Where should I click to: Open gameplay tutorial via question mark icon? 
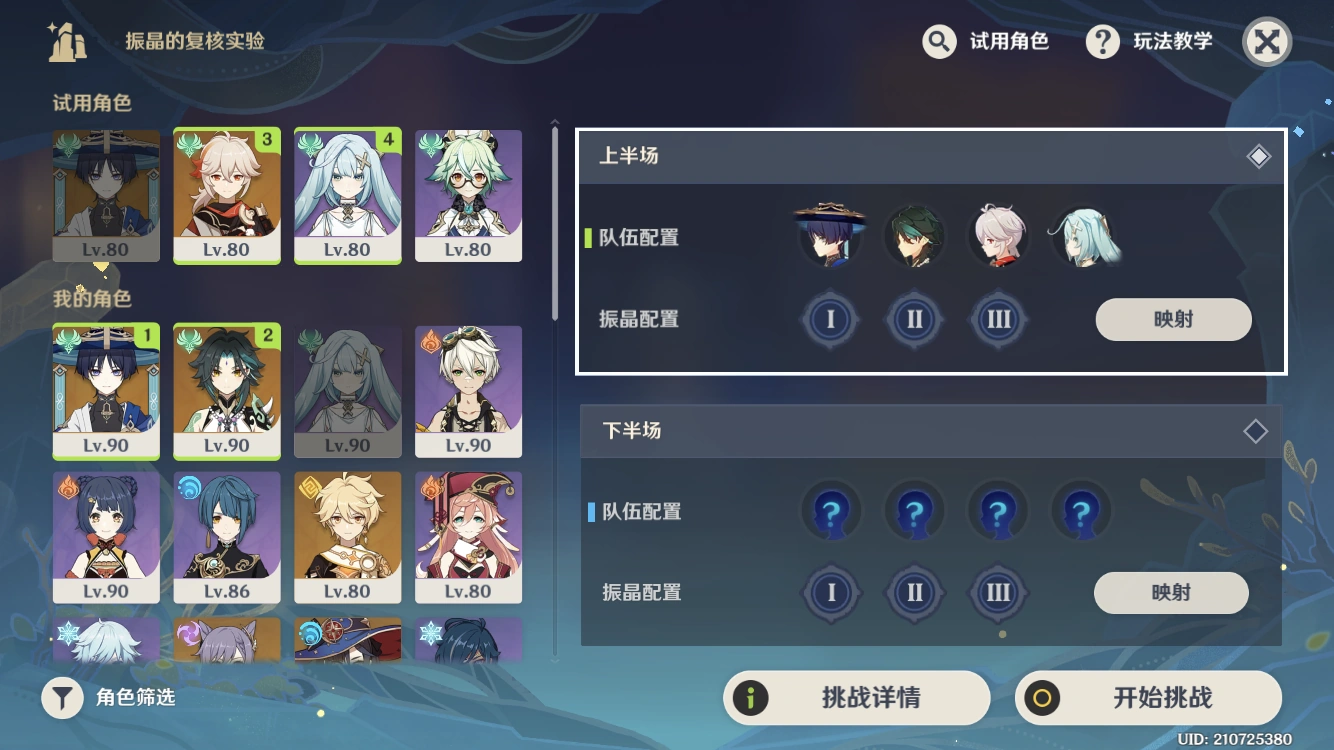pyautogui.click(x=1102, y=42)
